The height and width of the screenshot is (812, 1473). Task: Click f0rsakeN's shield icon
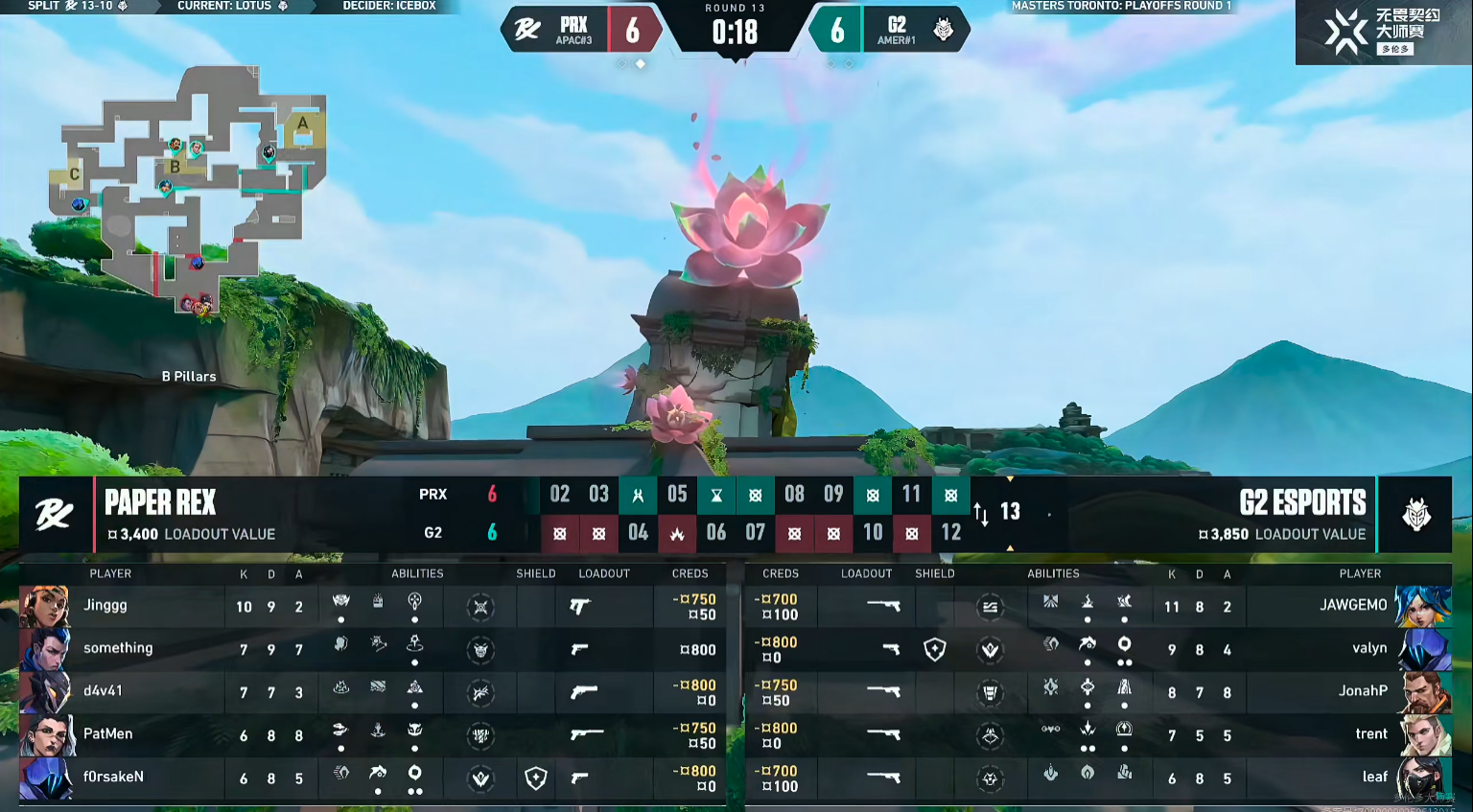pyautogui.click(x=535, y=778)
